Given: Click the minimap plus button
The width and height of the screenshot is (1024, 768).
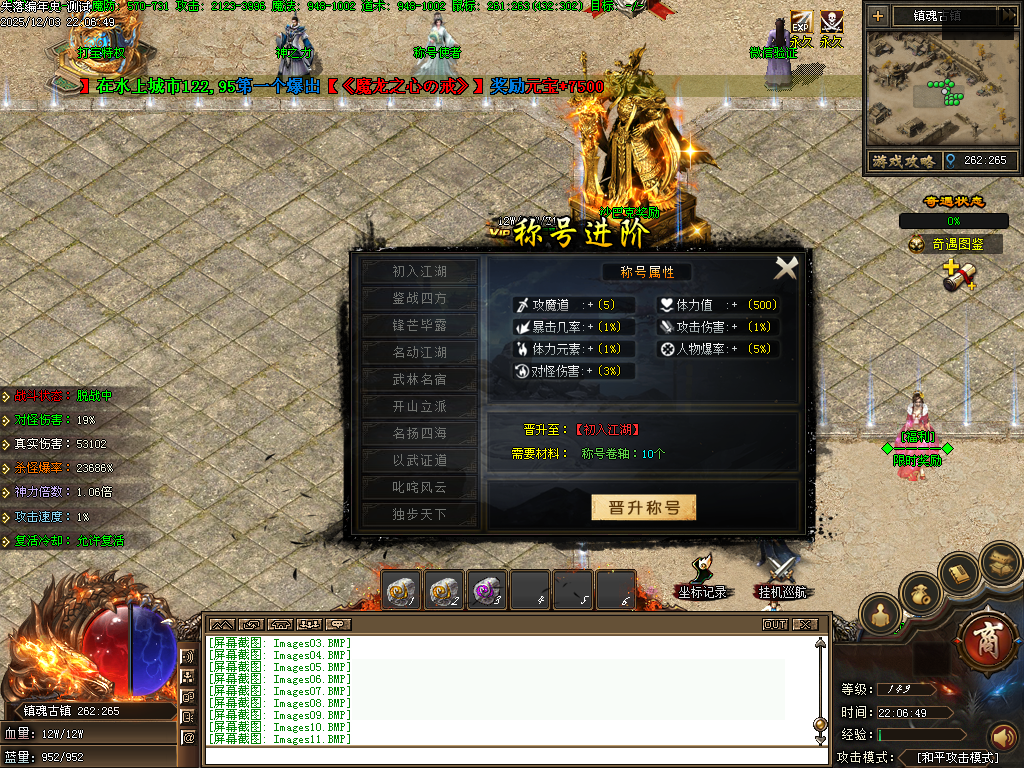Looking at the screenshot, I should click(878, 16).
